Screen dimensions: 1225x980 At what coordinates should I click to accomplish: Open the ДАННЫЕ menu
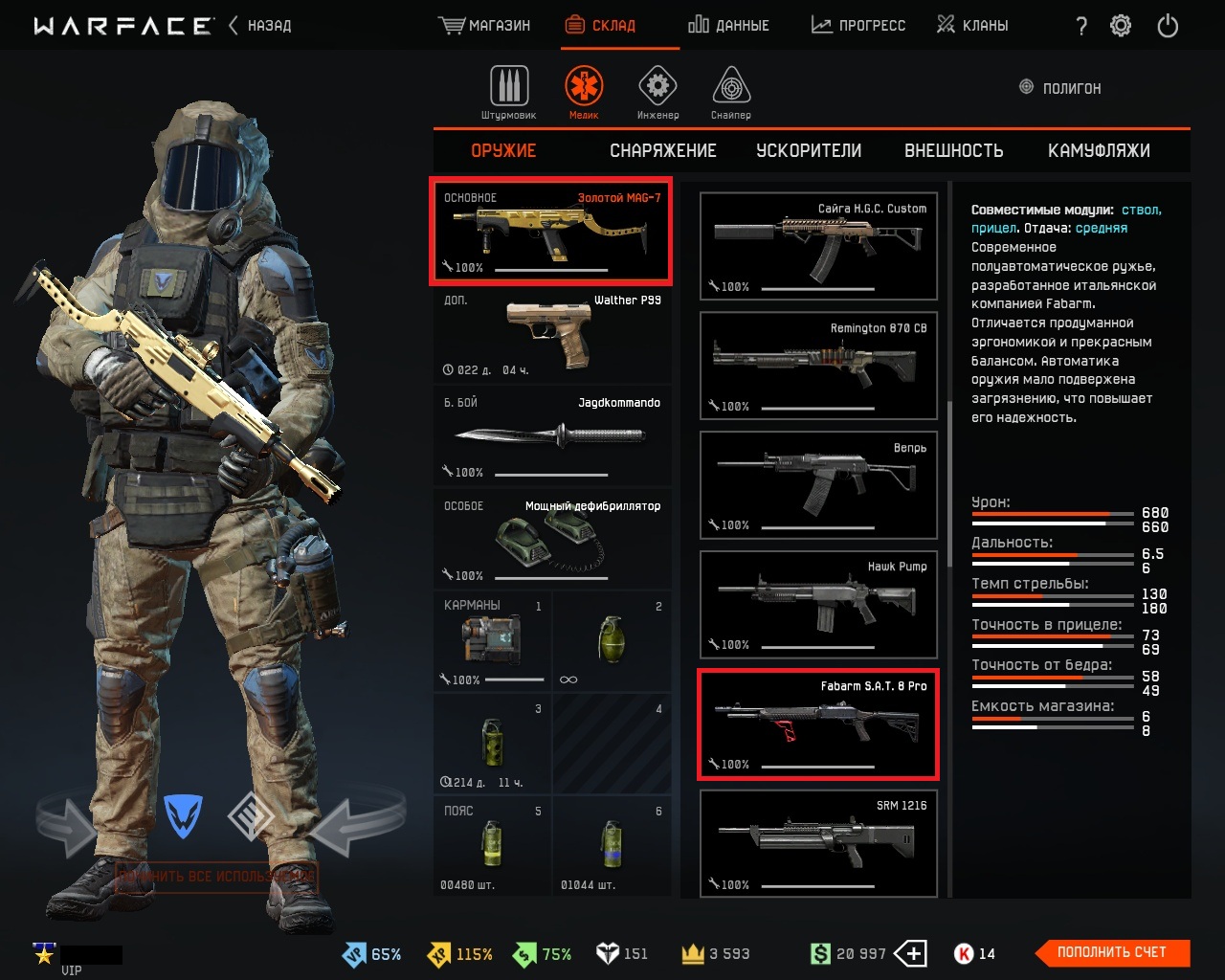tap(729, 26)
